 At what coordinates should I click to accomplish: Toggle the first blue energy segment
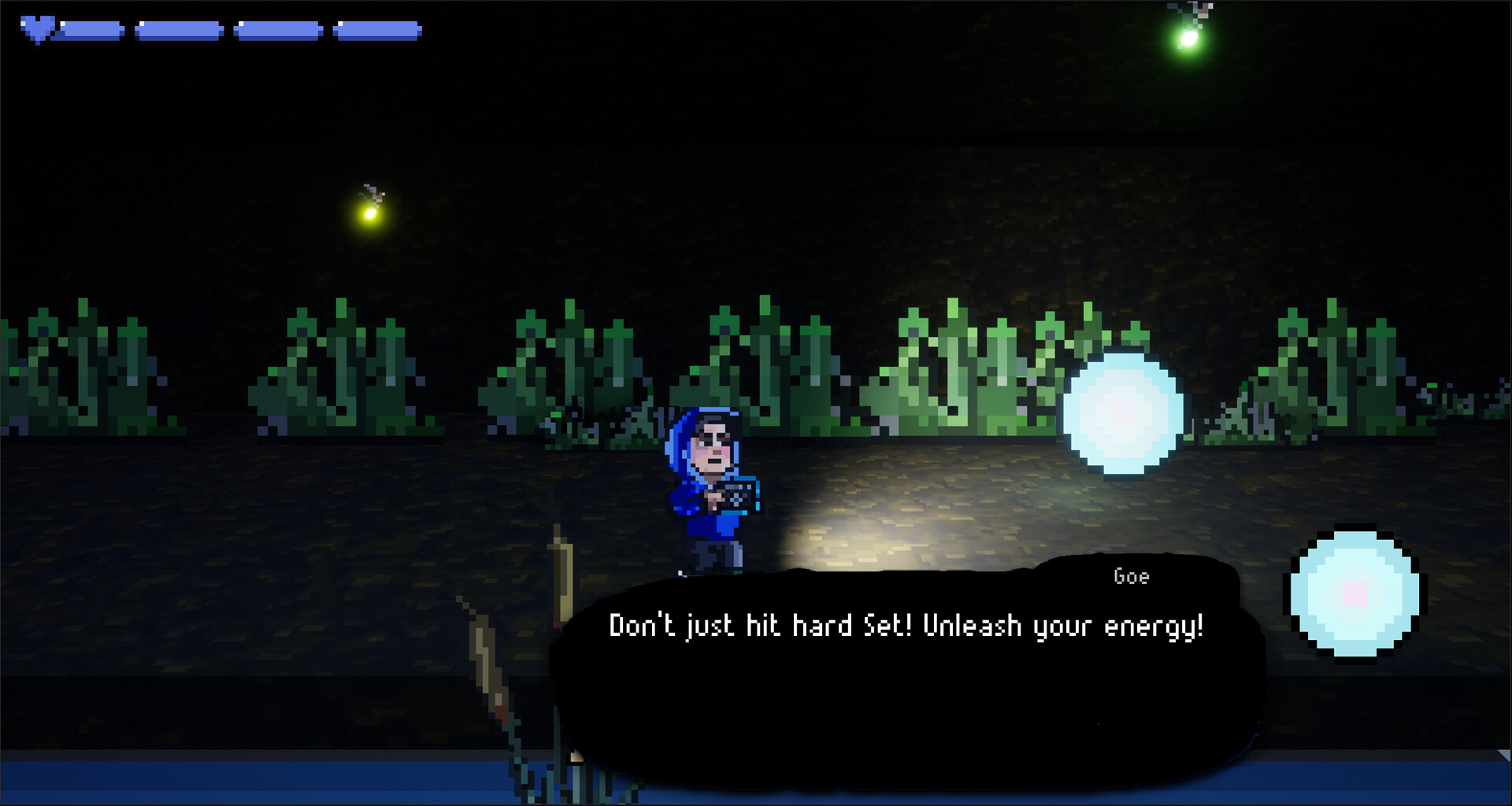coord(92,28)
